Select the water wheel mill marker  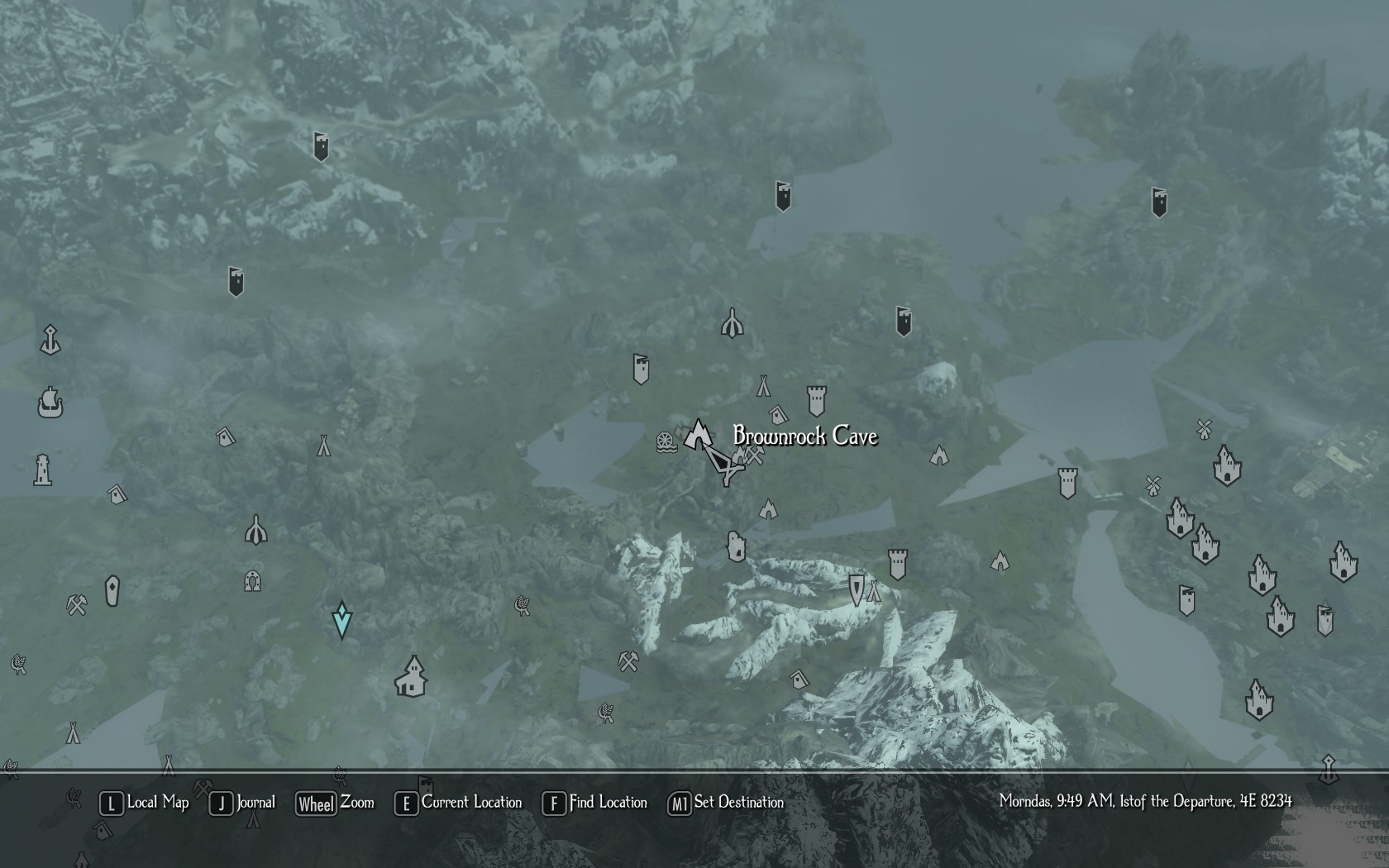[666, 442]
